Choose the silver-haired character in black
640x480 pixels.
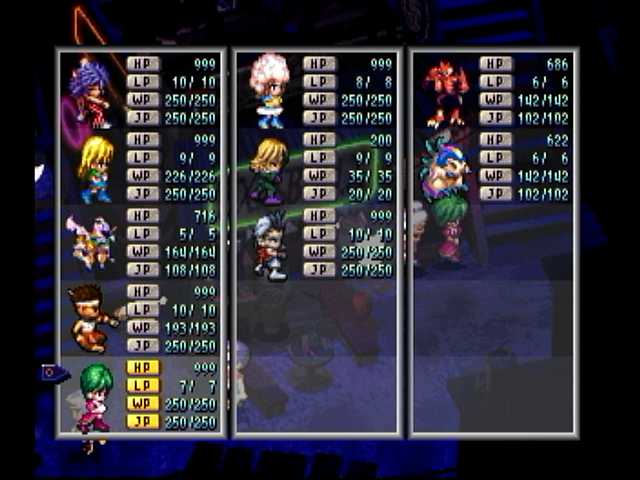coord(270,244)
